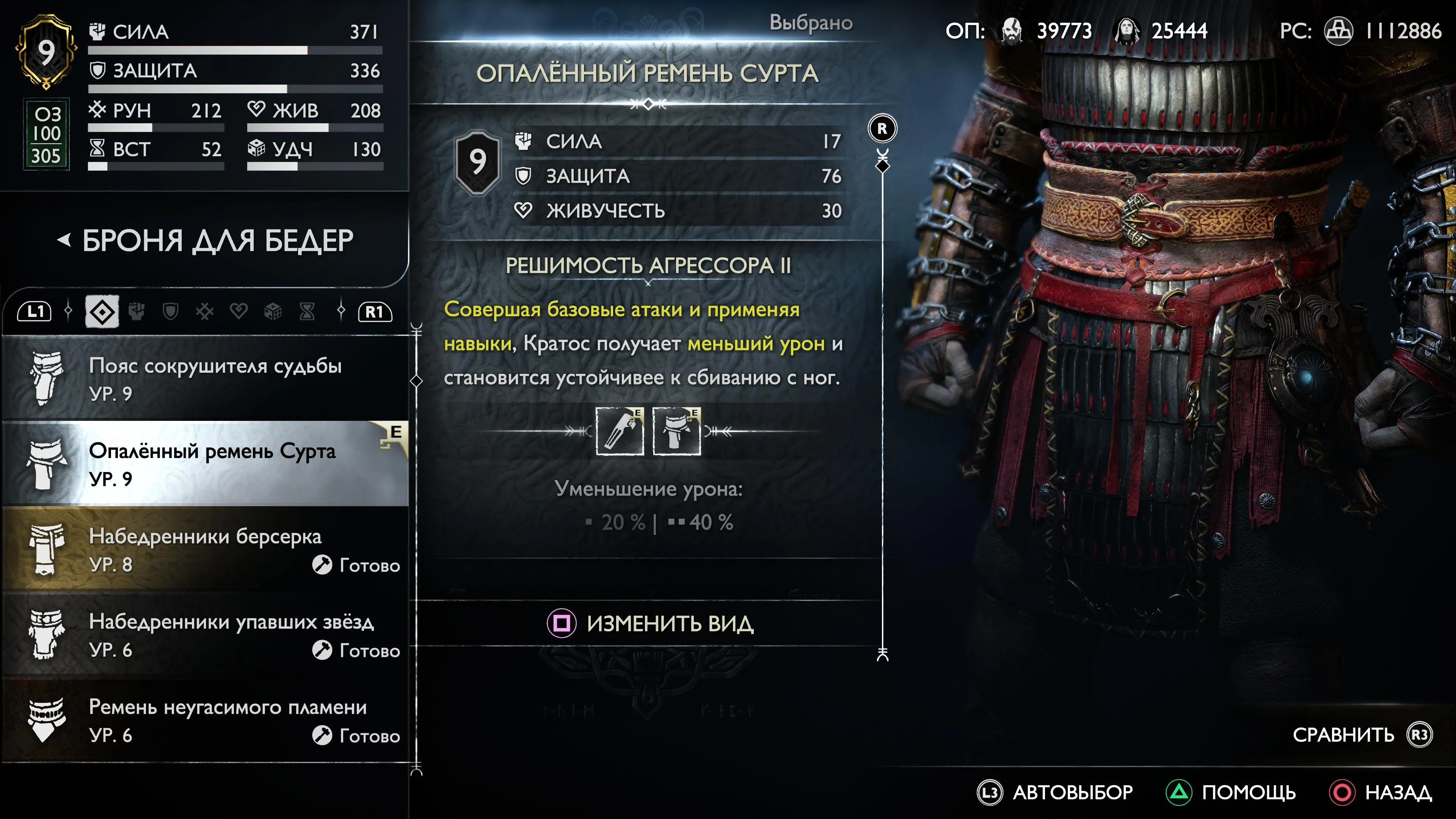The width and height of the screenshot is (1456, 819).
Task: Switch to the all-items diamond filter tab
Action: coord(102,311)
